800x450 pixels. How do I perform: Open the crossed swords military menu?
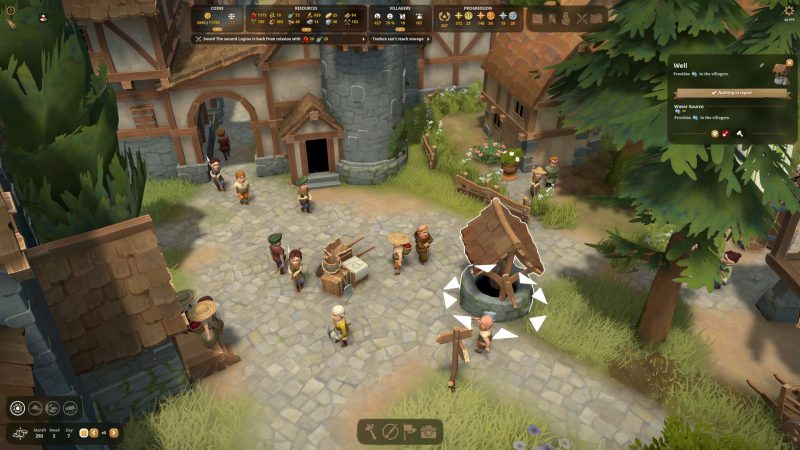[x=580, y=18]
